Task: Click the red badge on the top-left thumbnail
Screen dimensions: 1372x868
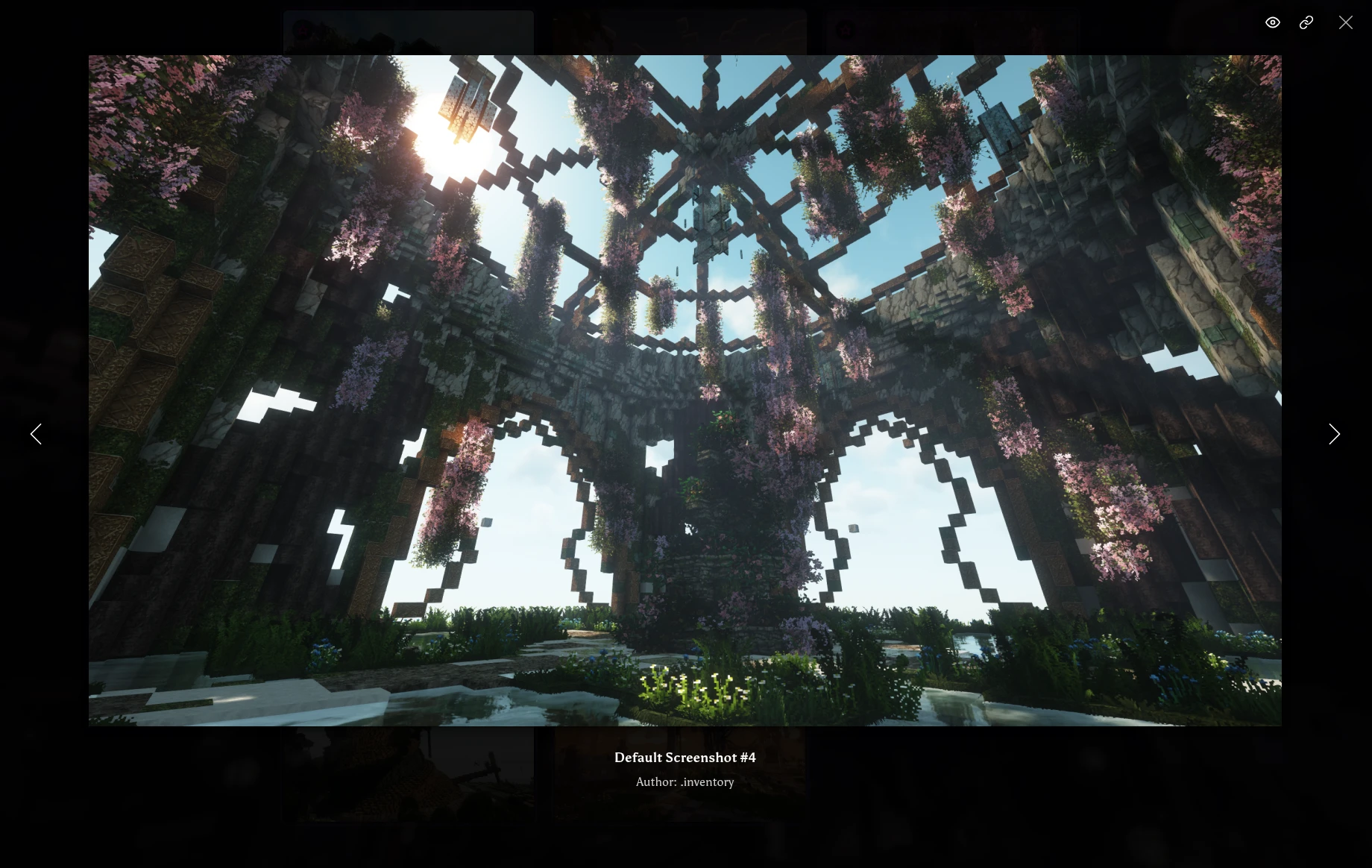Action: [302, 29]
